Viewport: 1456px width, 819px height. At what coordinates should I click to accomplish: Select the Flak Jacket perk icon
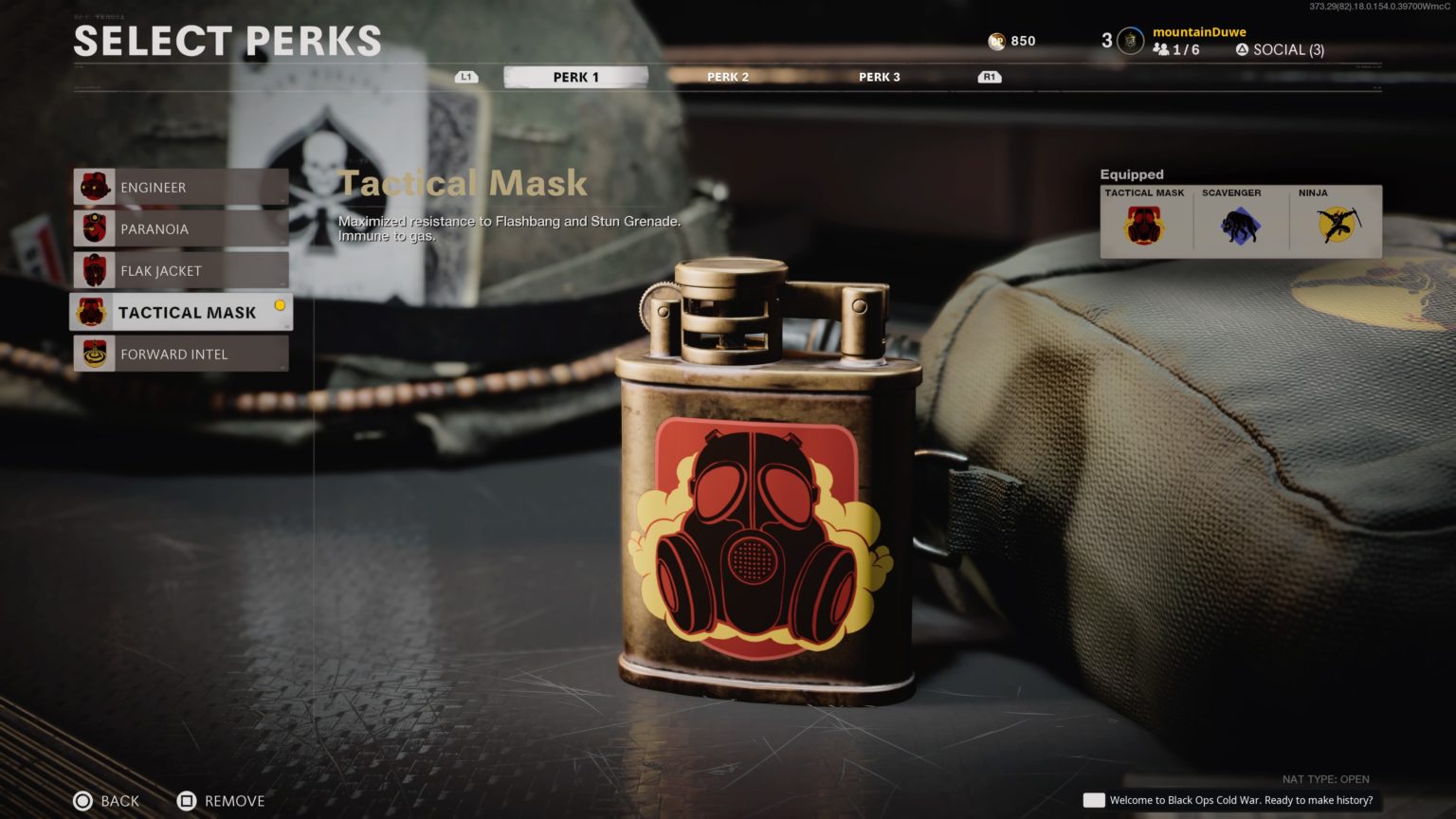[96, 270]
